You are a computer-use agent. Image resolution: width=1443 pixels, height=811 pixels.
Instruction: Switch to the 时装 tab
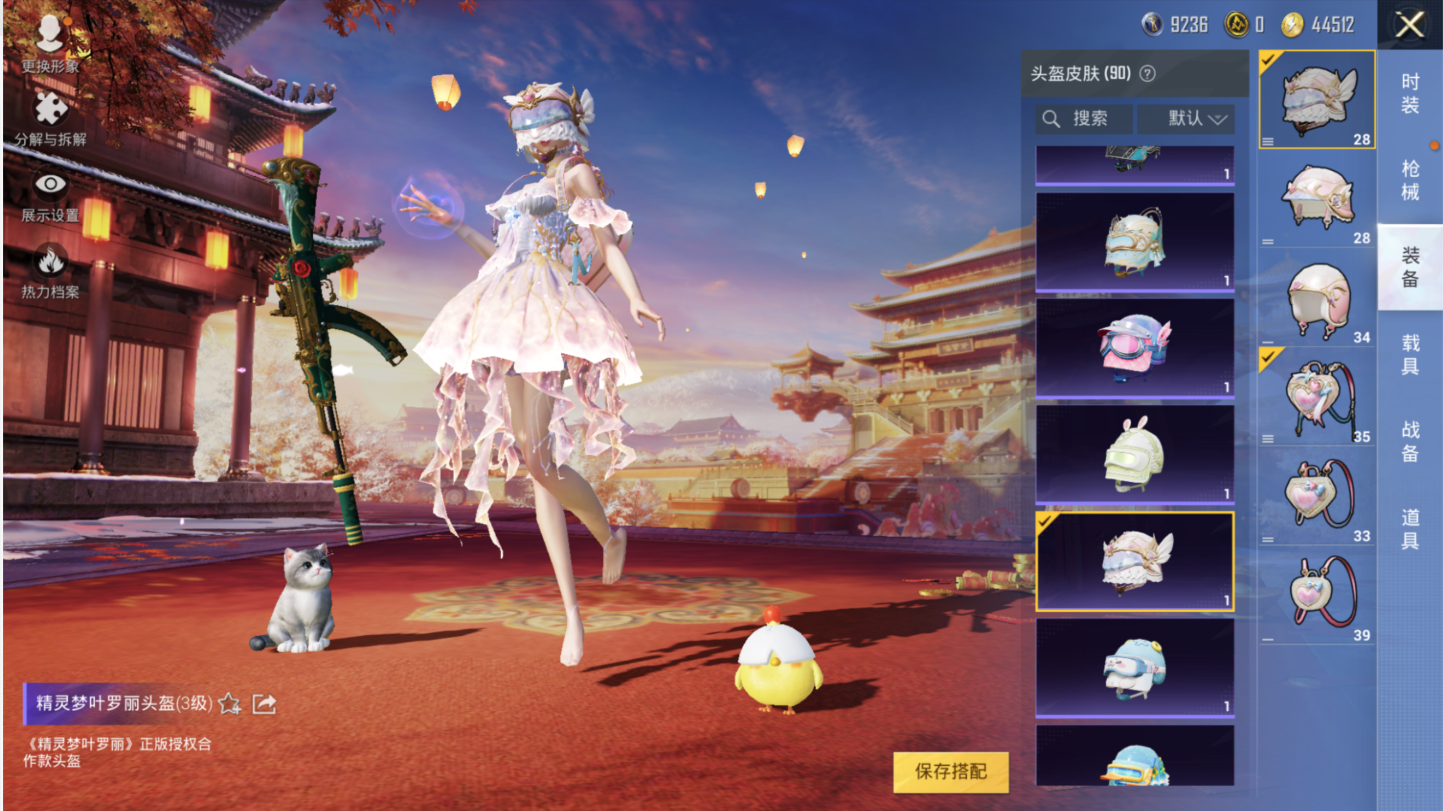point(1409,93)
